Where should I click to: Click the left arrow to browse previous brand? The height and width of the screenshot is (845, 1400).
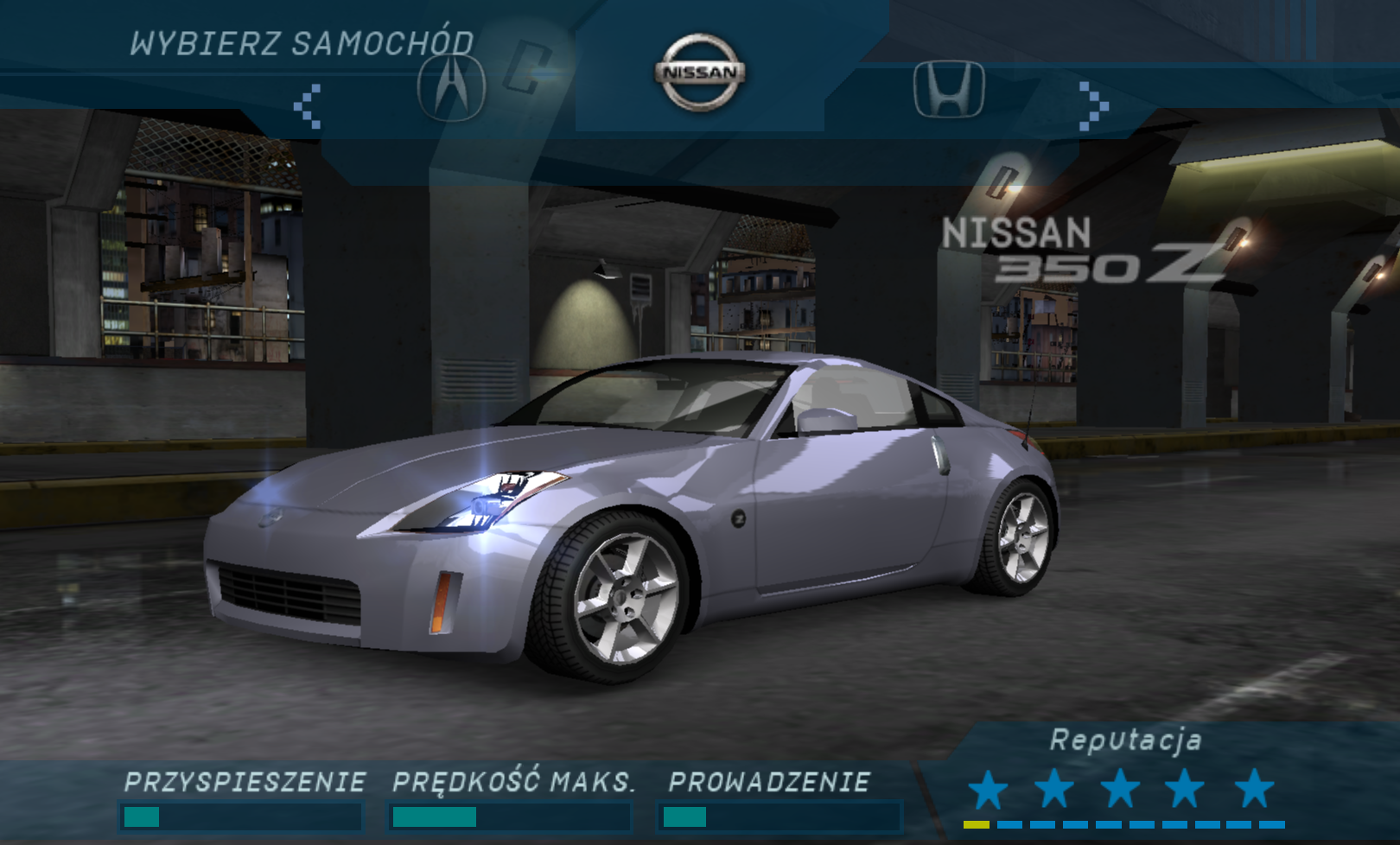(308, 106)
